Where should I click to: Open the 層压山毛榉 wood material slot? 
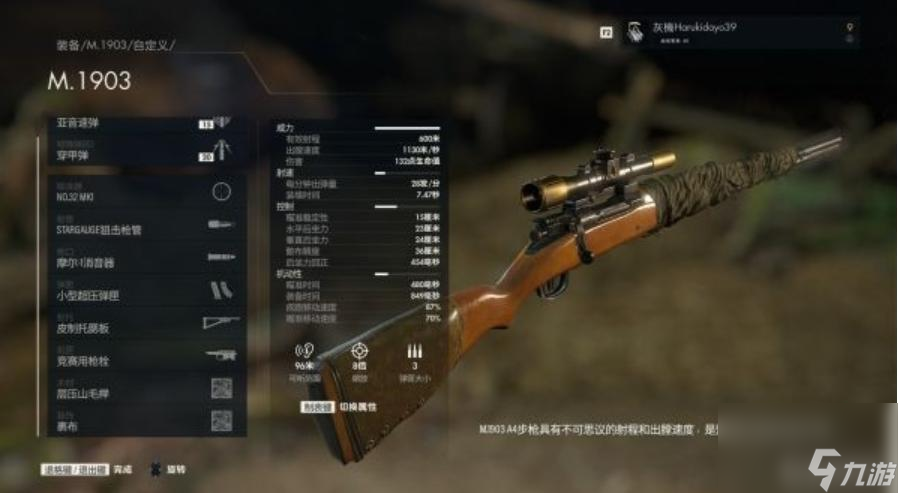145,390
